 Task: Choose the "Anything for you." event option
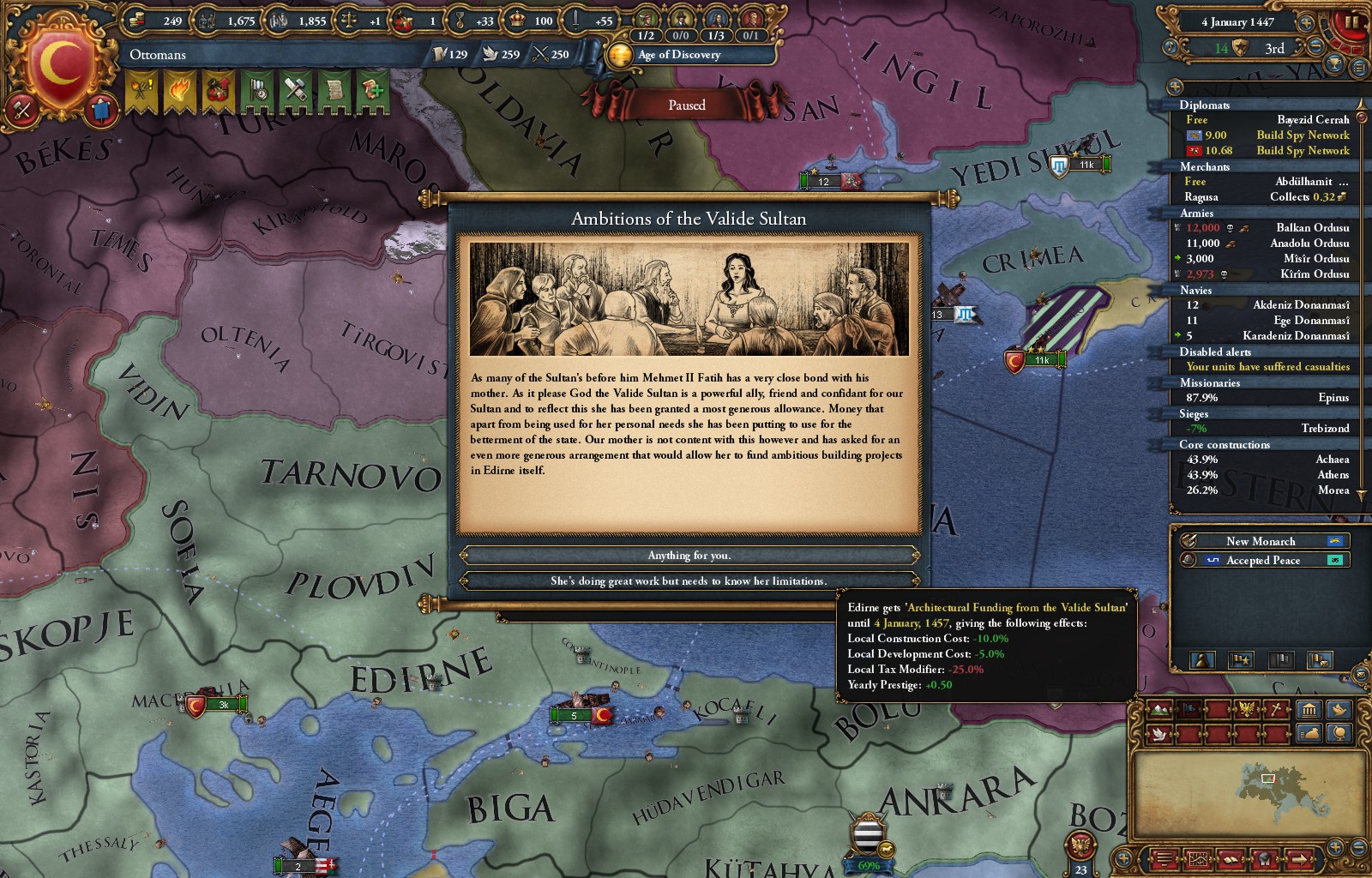coord(689,556)
